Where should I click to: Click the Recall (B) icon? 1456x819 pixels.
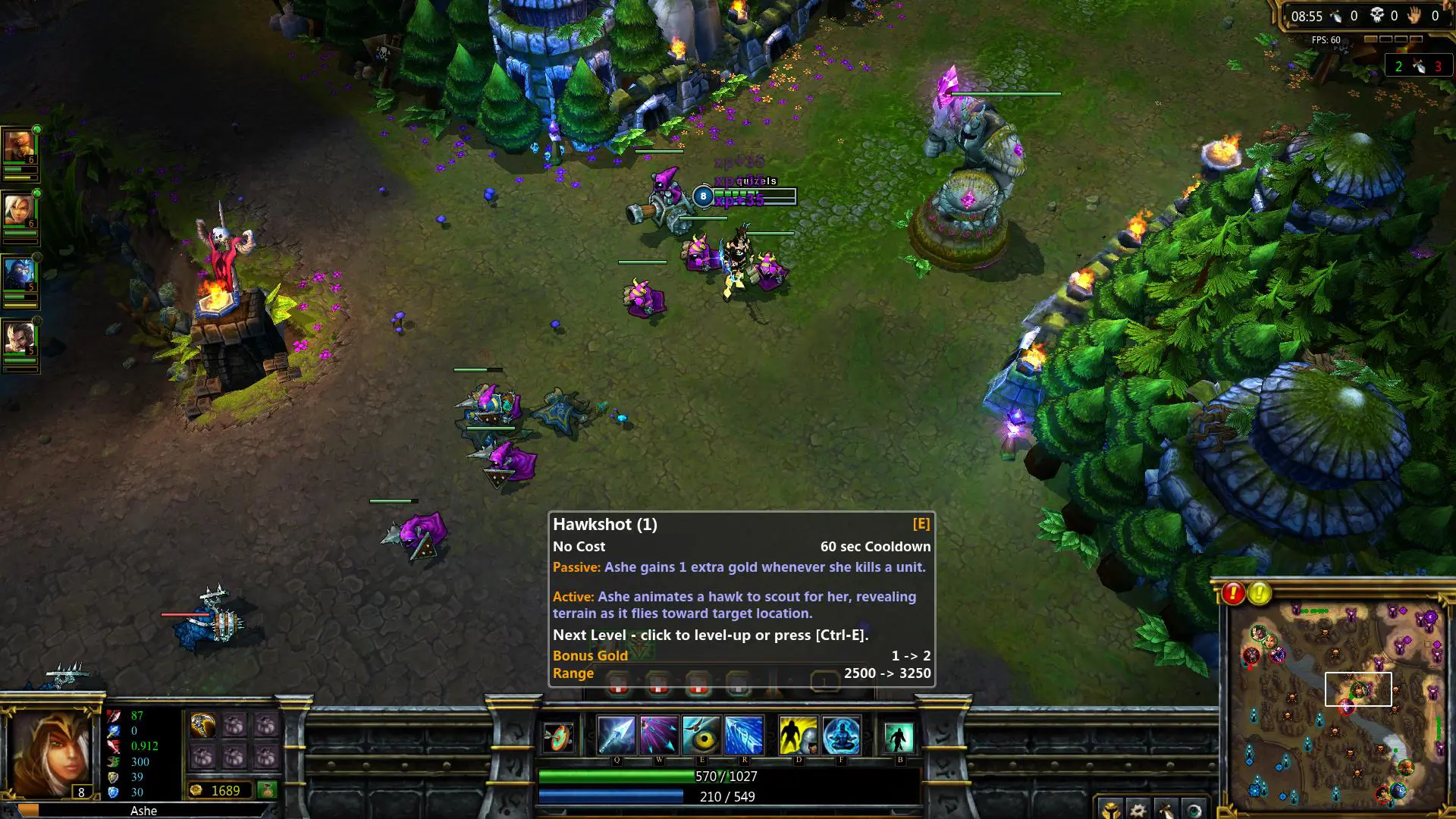899,734
